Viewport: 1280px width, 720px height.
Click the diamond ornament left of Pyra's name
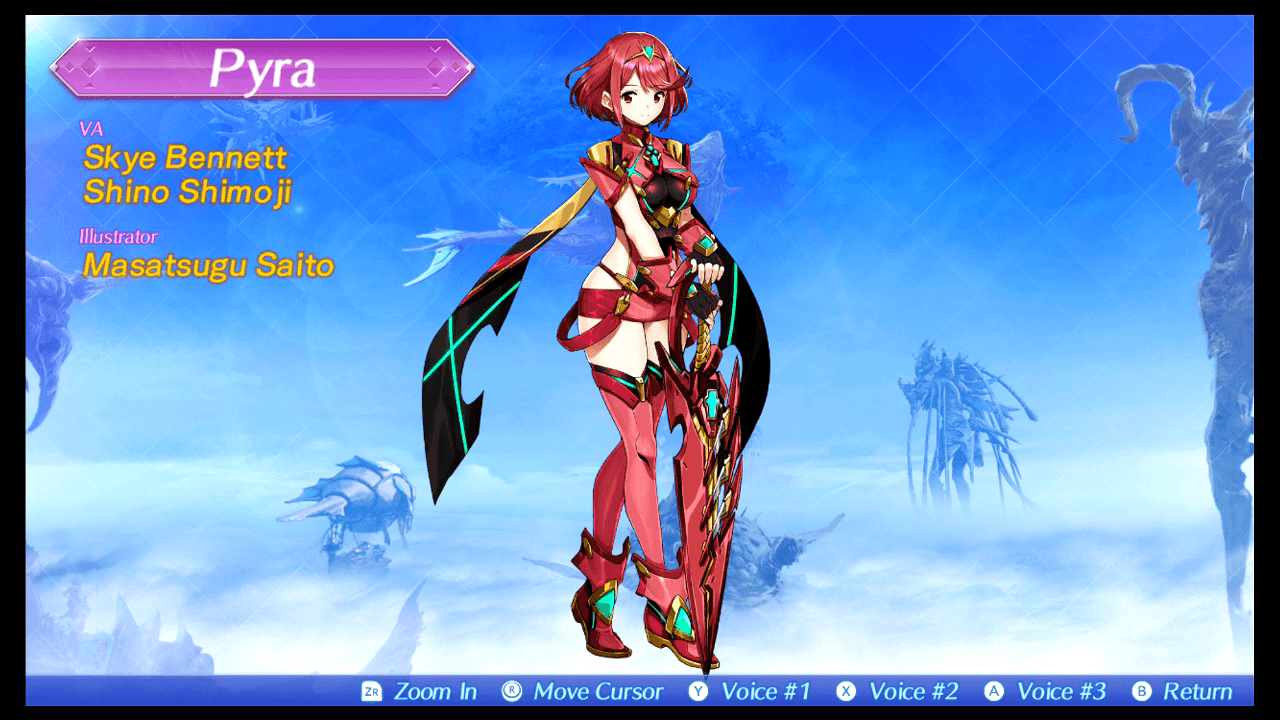pos(90,69)
